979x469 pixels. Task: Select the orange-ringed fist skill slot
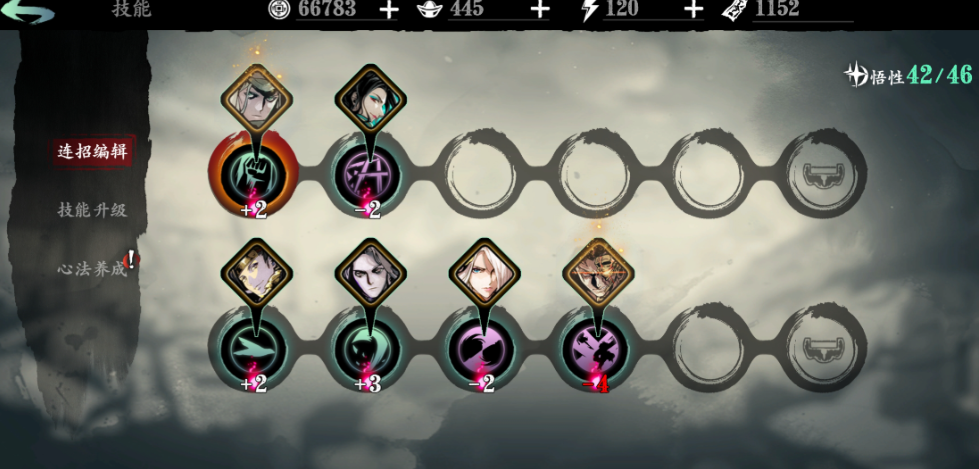[x=254, y=174]
